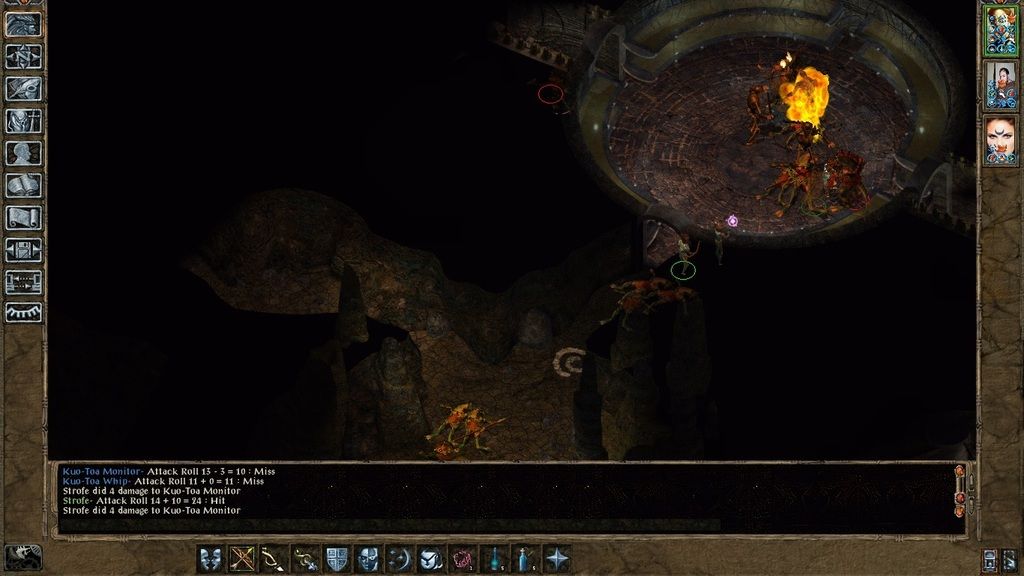
Task: Use the first blue potion quick slot
Action: pos(494,558)
